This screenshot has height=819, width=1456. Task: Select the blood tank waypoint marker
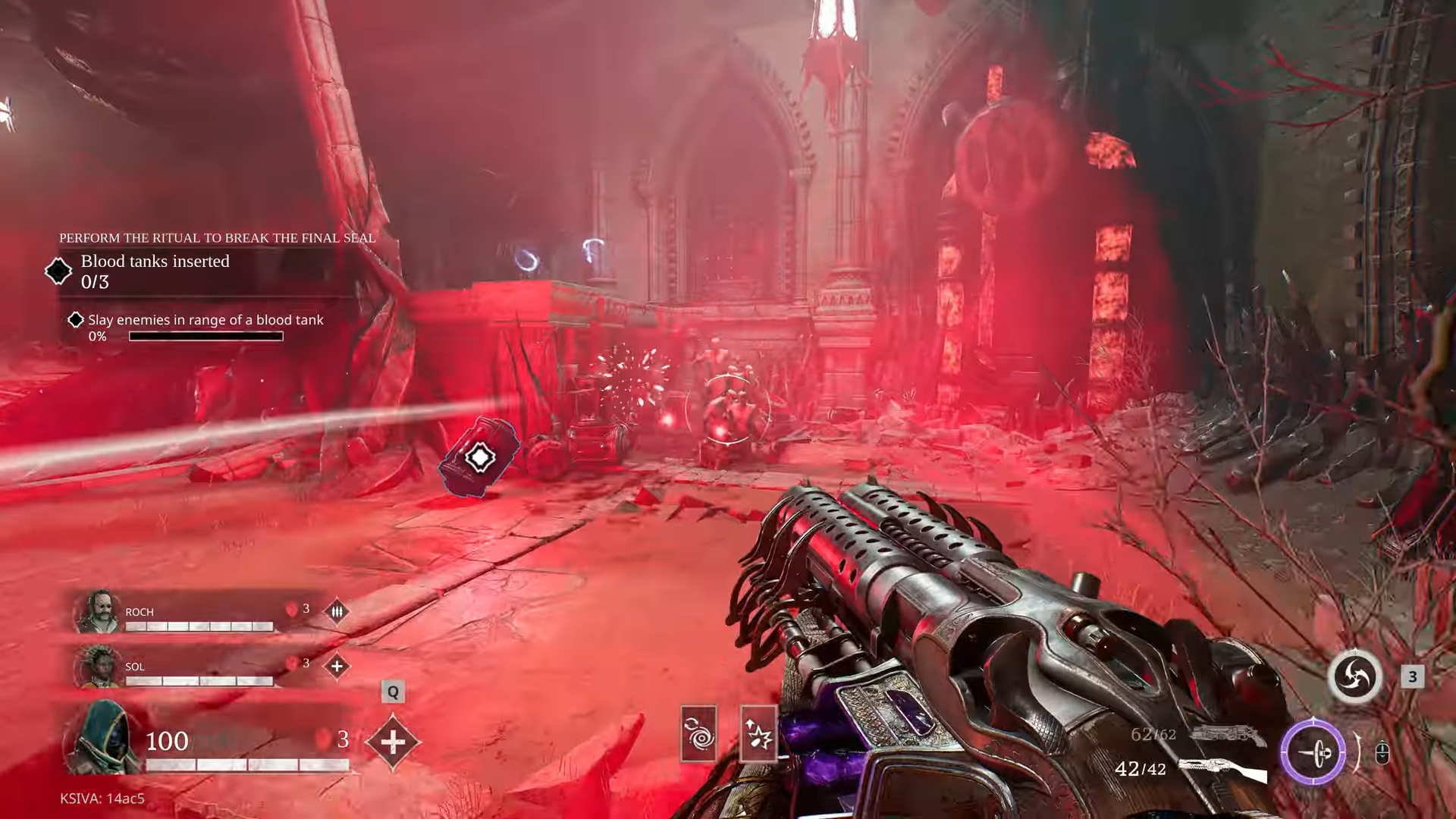click(479, 457)
